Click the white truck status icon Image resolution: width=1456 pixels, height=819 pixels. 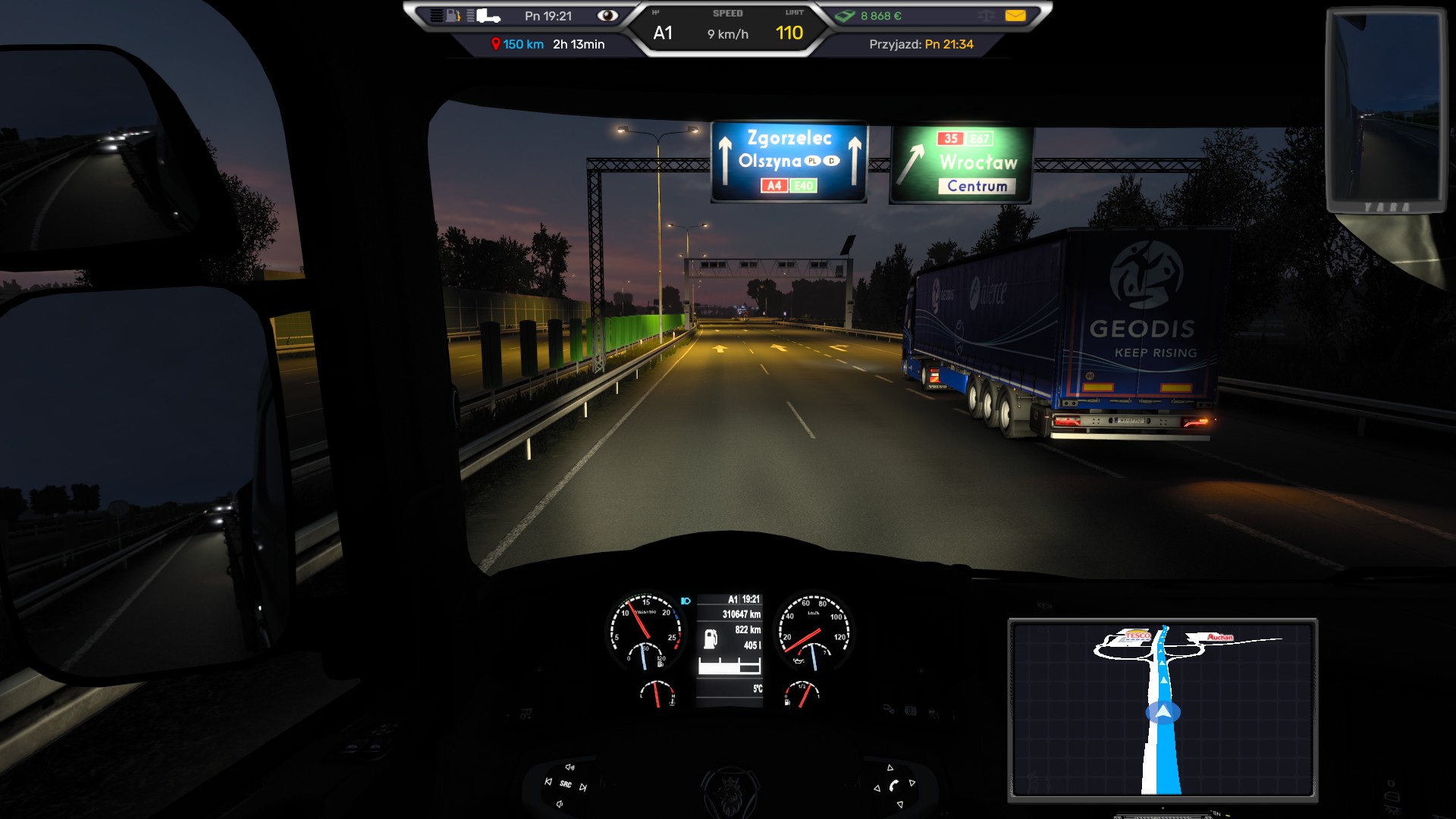click(x=487, y=16)
